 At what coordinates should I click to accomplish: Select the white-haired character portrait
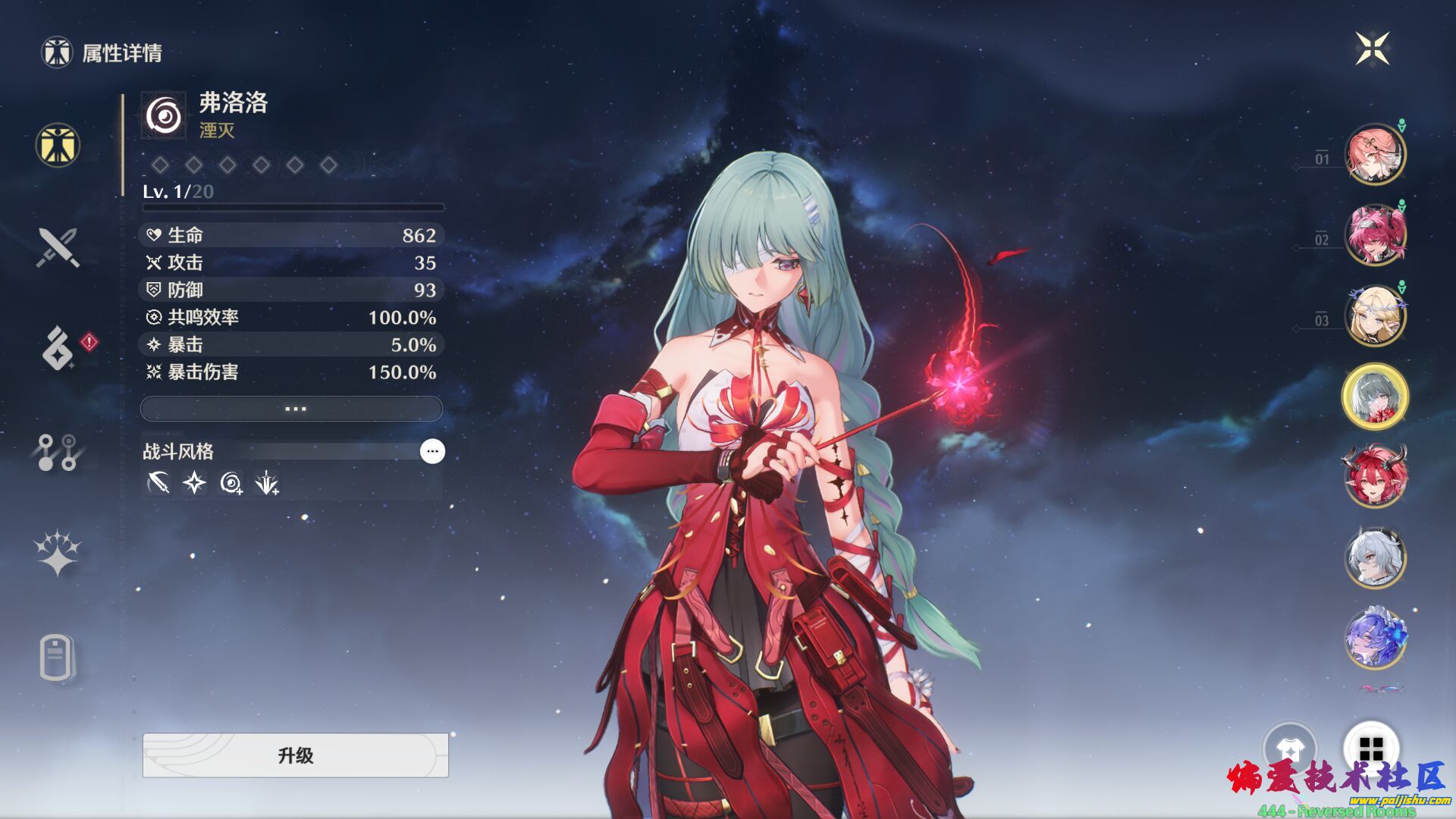pos(1375,558)
